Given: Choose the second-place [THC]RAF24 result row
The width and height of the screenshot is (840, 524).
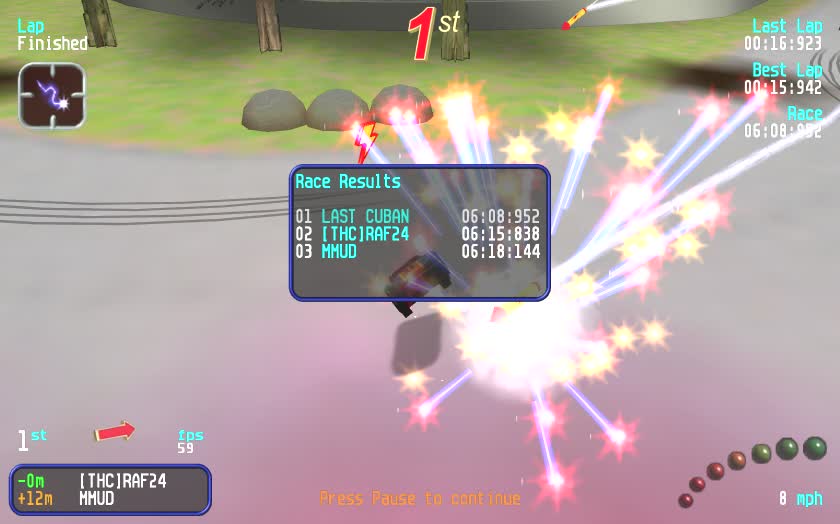Looking at the screenshot, I should point(418,234).
